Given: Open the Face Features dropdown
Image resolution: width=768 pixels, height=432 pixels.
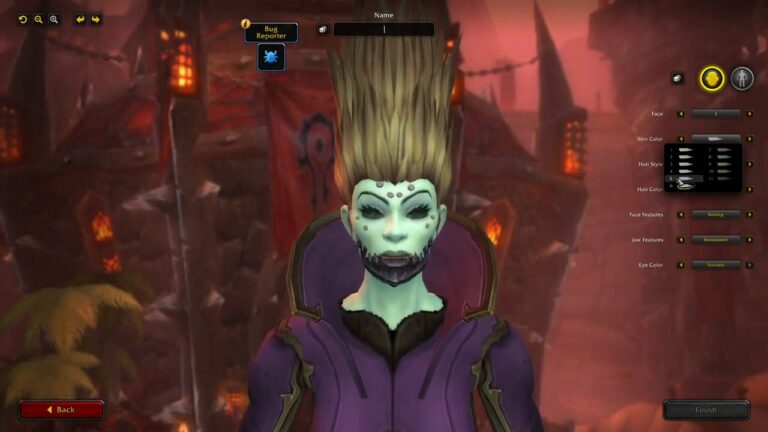Looking at the screenshot, I should tap(715, 214).
